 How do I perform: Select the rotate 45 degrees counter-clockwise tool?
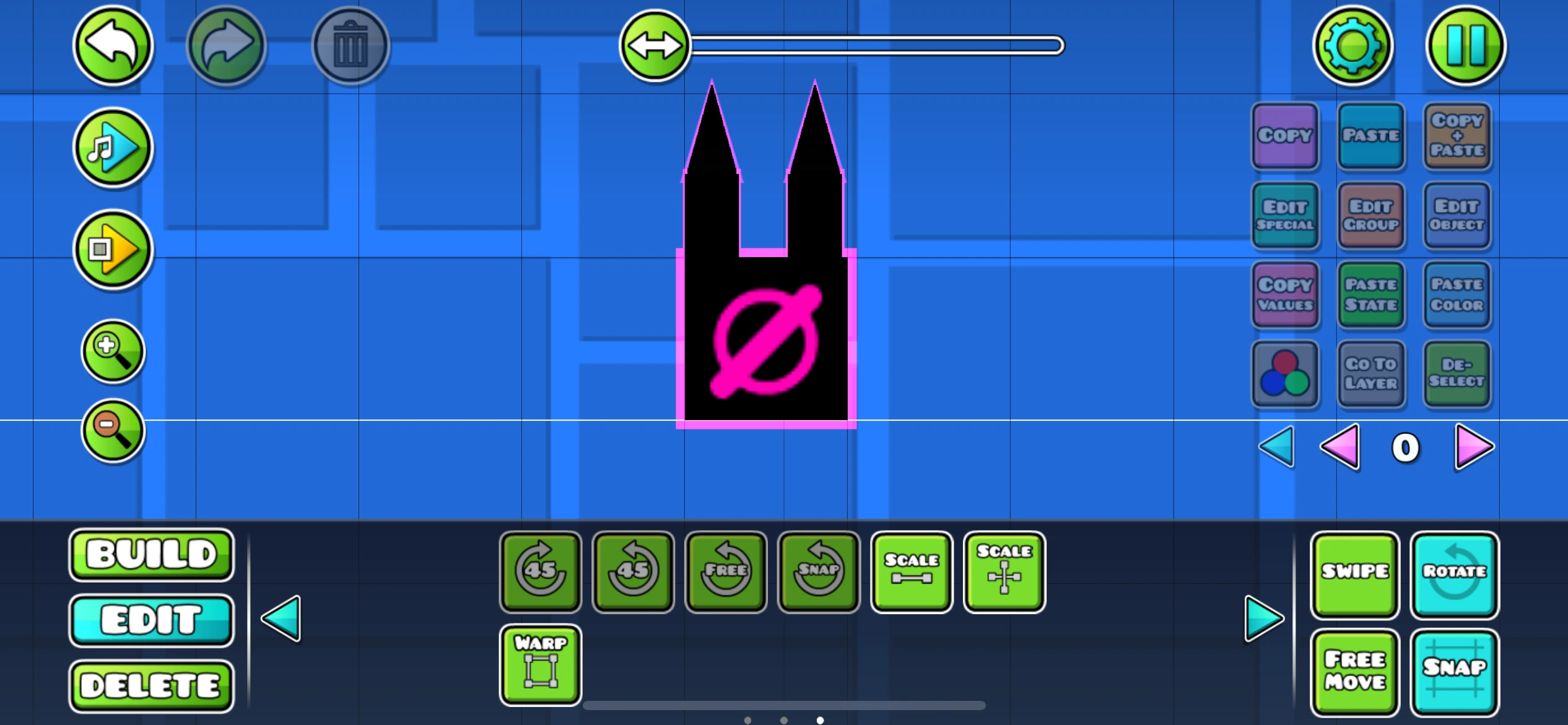pyautogui.click(x=632, y=570)
